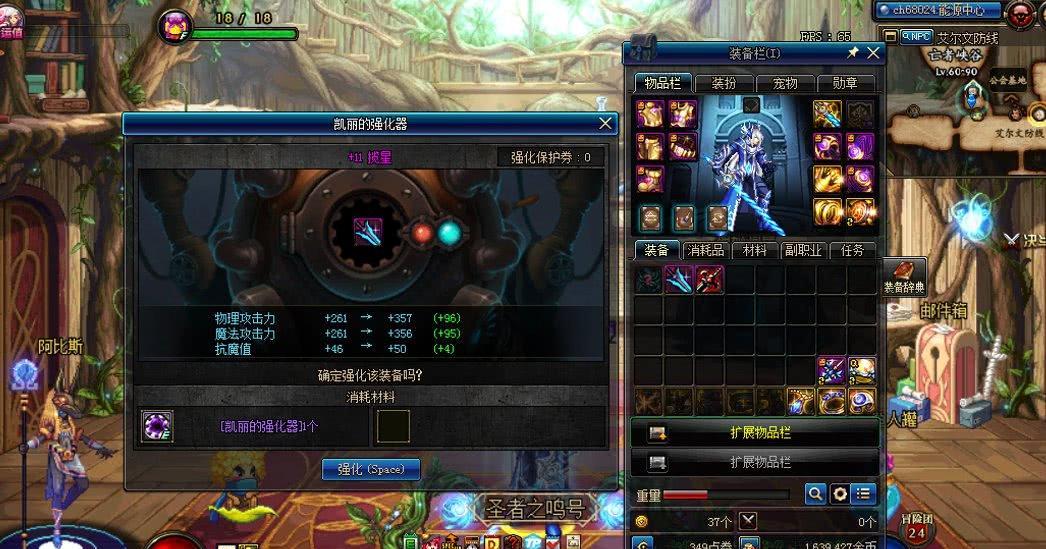Switch to the 消耗品 category

[x=704, y=250]
